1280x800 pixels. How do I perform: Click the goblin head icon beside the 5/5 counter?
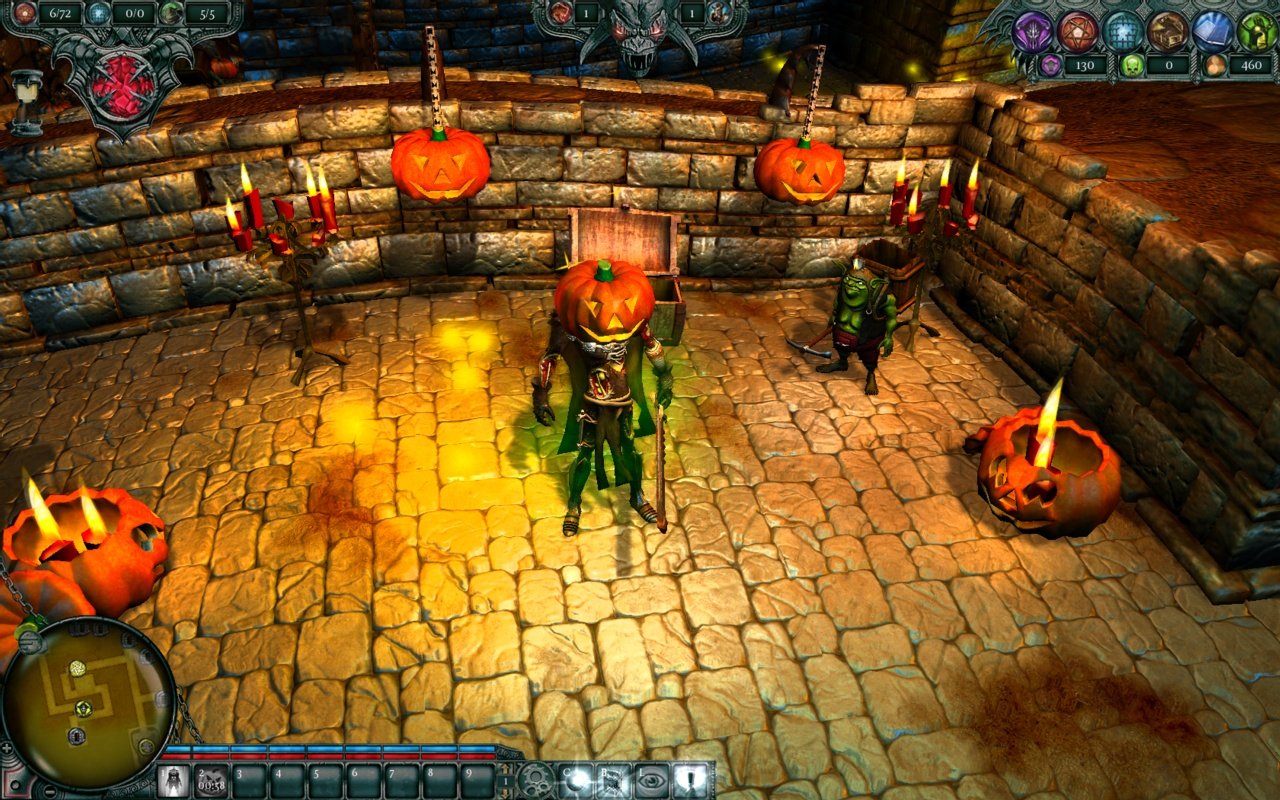pyautogui.click(x=171, y=14)
